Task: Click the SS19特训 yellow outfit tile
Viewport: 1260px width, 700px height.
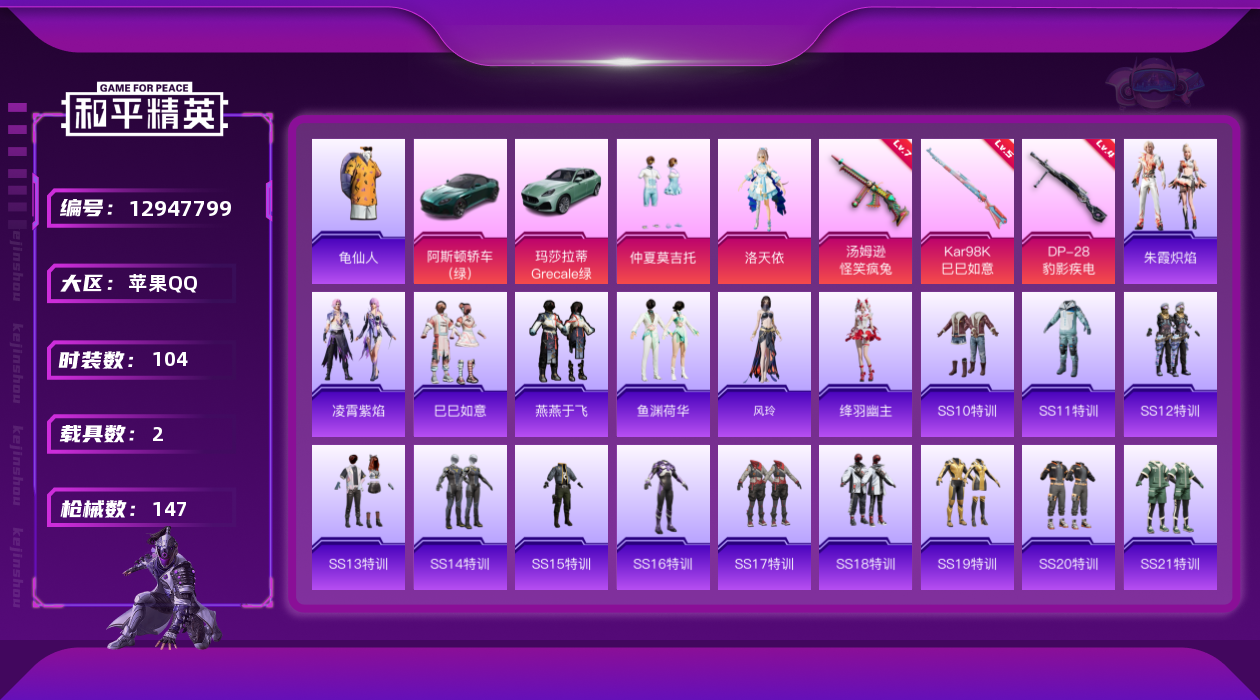Action: (967, 517)
